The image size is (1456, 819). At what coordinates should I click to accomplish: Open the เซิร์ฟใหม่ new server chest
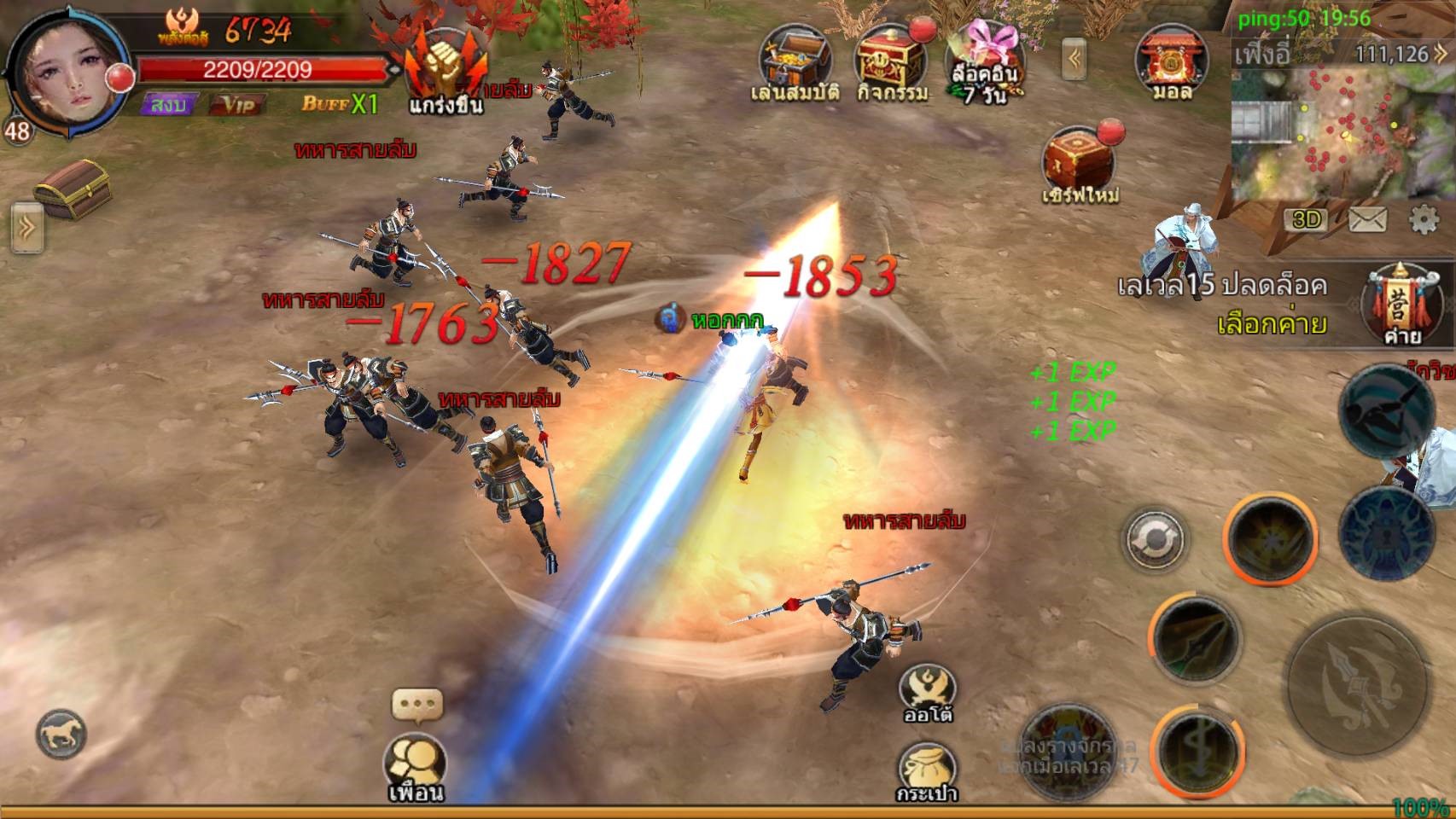[x=1080, y=164]
